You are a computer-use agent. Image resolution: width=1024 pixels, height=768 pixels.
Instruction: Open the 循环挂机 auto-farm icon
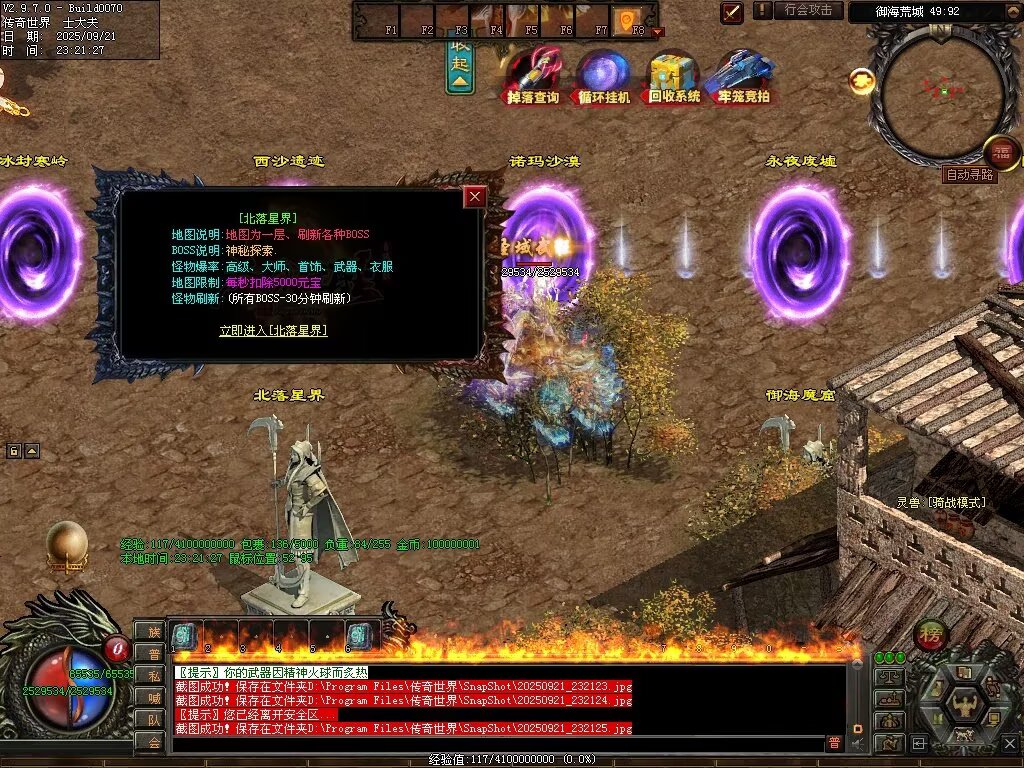(x=604, y=76)
